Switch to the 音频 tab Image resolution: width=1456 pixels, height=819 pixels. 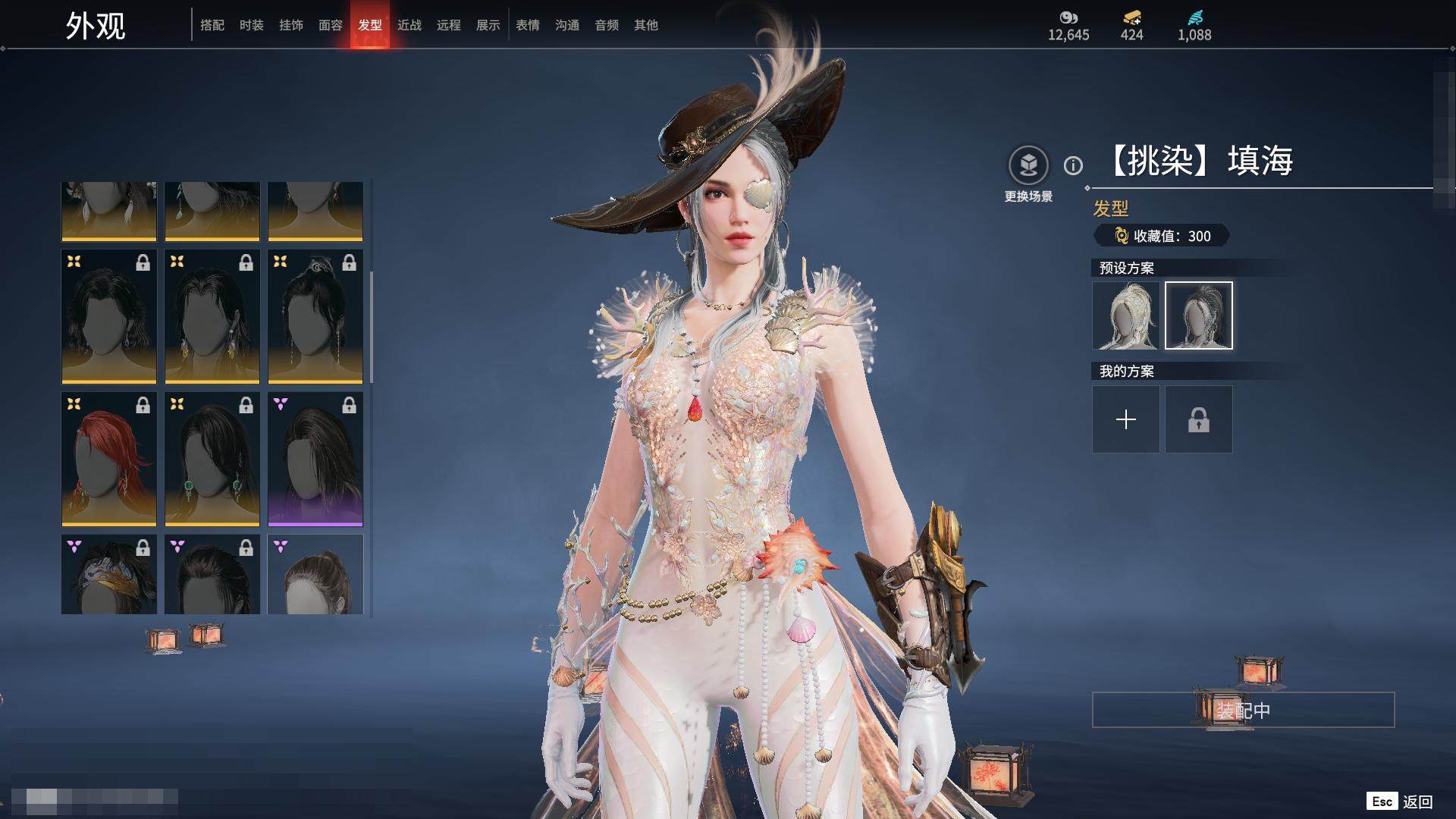pyautogui.click(x=607, y=25)
